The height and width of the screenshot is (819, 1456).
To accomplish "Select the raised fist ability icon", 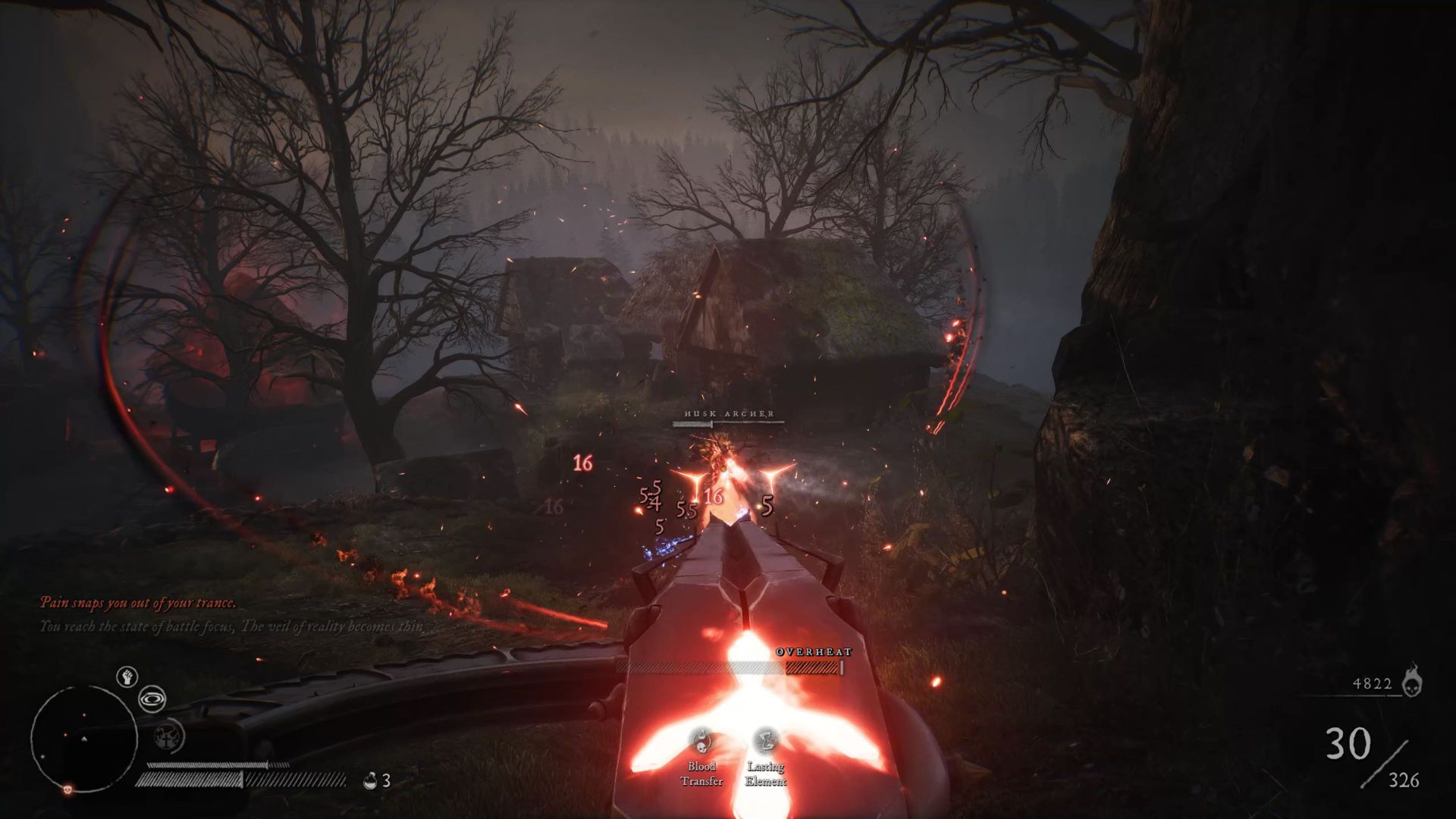I will tap(127, 676).
